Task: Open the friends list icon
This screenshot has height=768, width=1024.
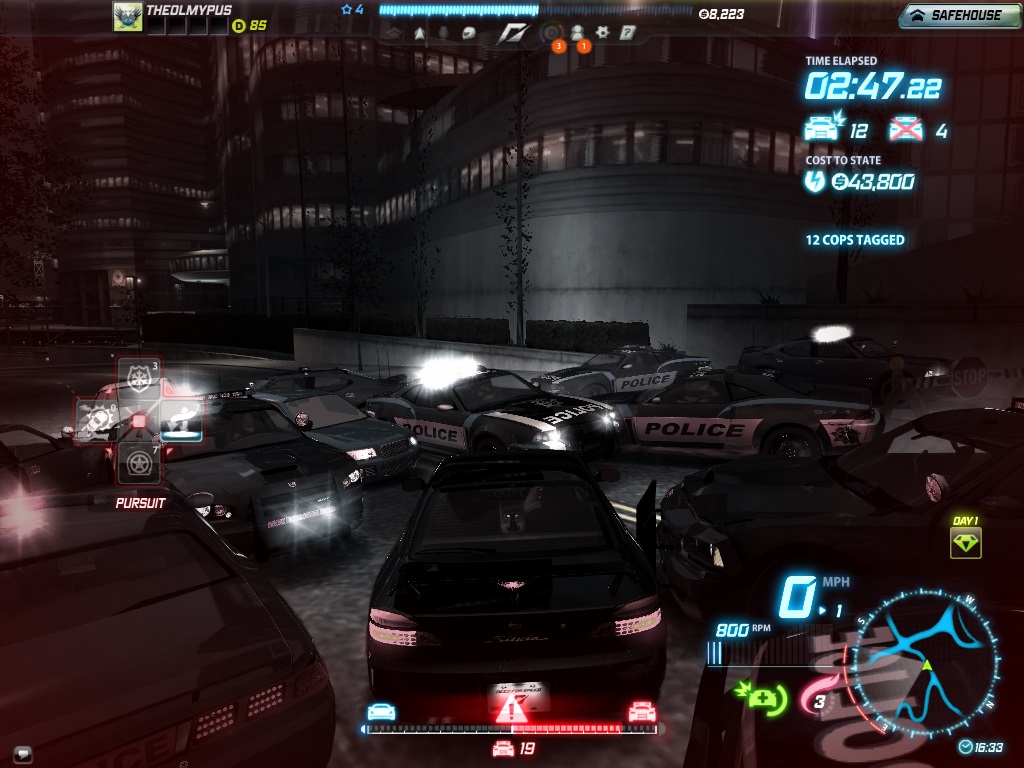Action: [577, 32]
